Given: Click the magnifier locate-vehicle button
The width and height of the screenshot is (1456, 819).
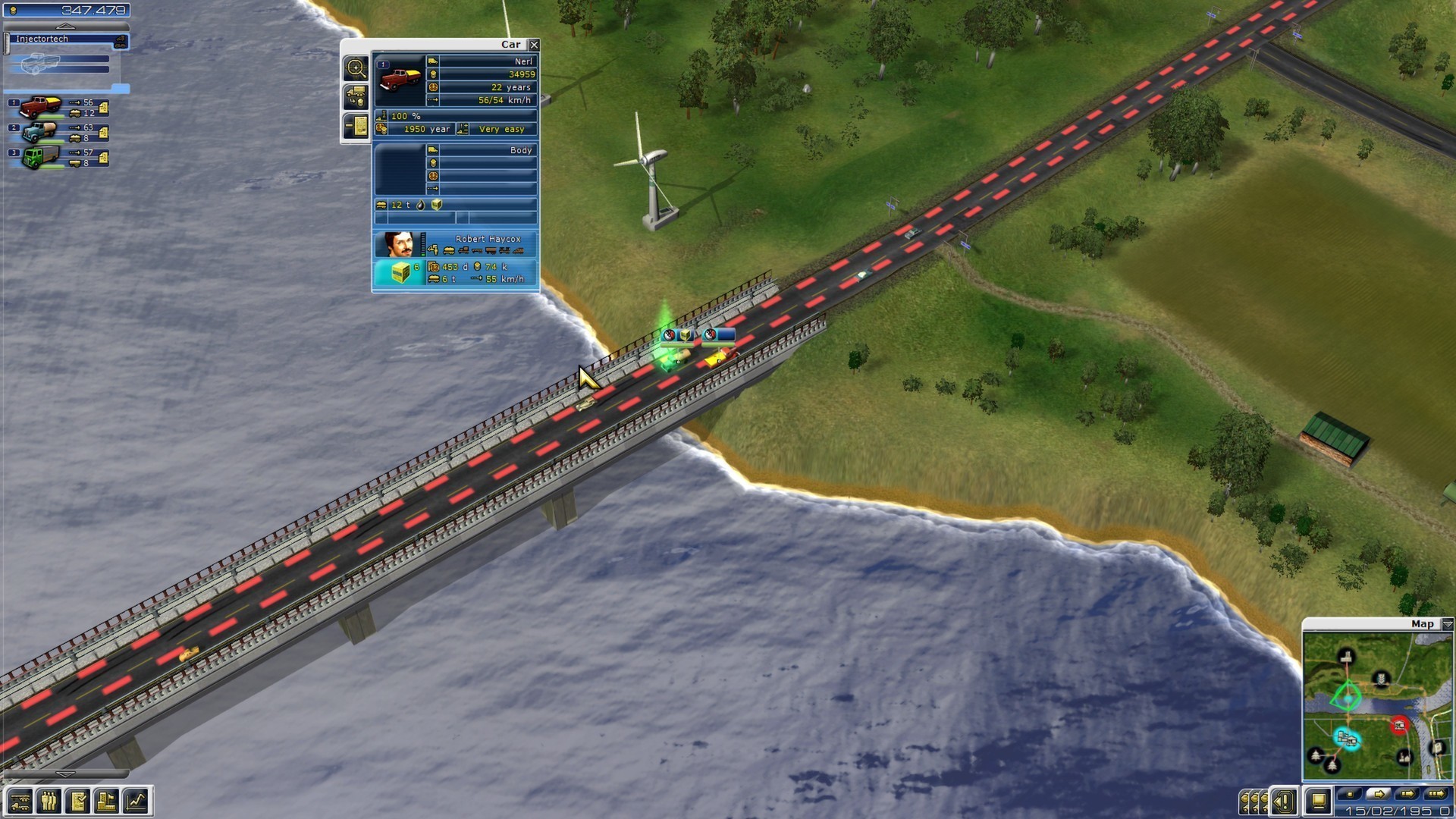Looking at the screenshot, I should click(356, 68).
